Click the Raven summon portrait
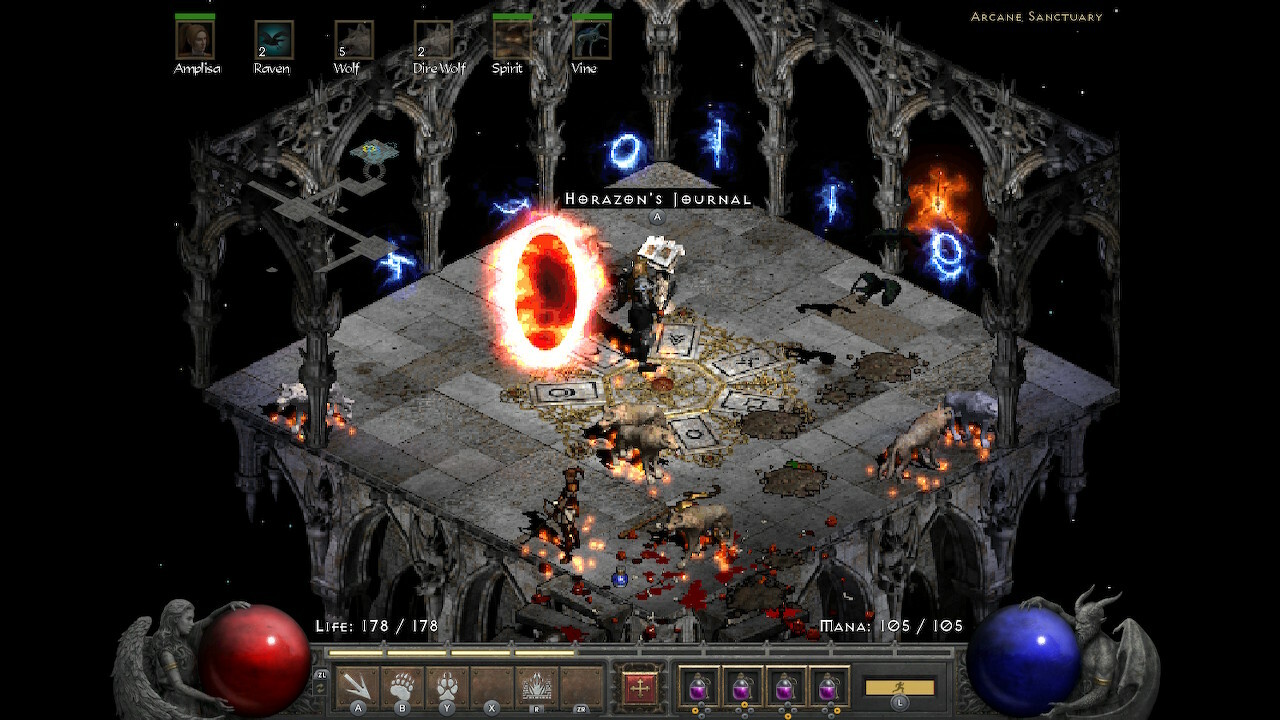Screen dimensions: 1280x720 coord(273,40)
